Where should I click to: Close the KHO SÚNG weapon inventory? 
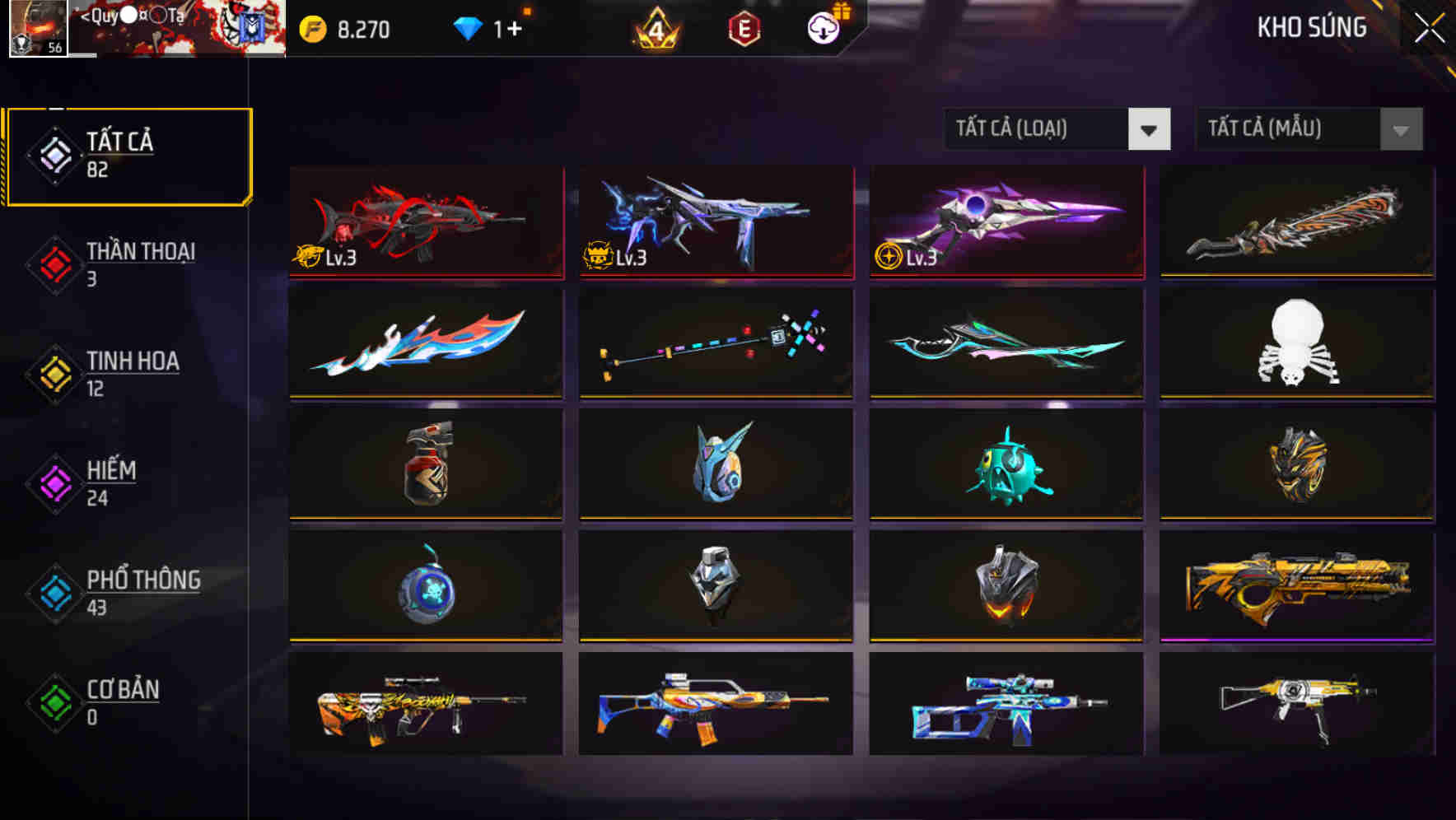(x=1430, y=27)
